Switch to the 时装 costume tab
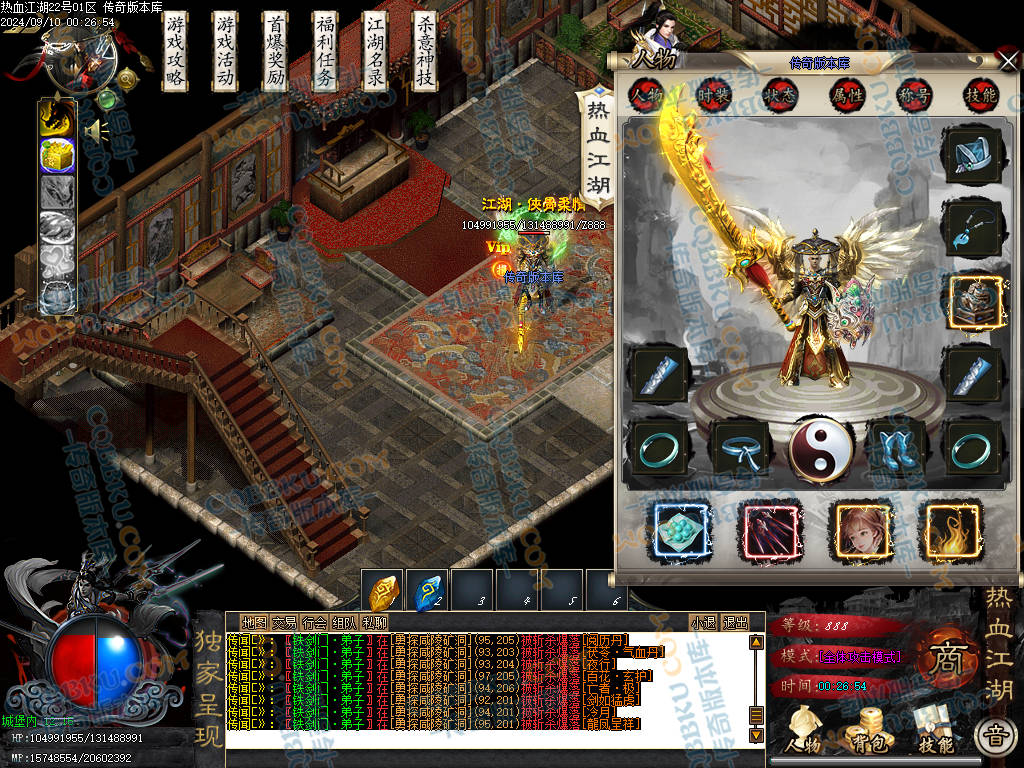 tap(714, 95)
